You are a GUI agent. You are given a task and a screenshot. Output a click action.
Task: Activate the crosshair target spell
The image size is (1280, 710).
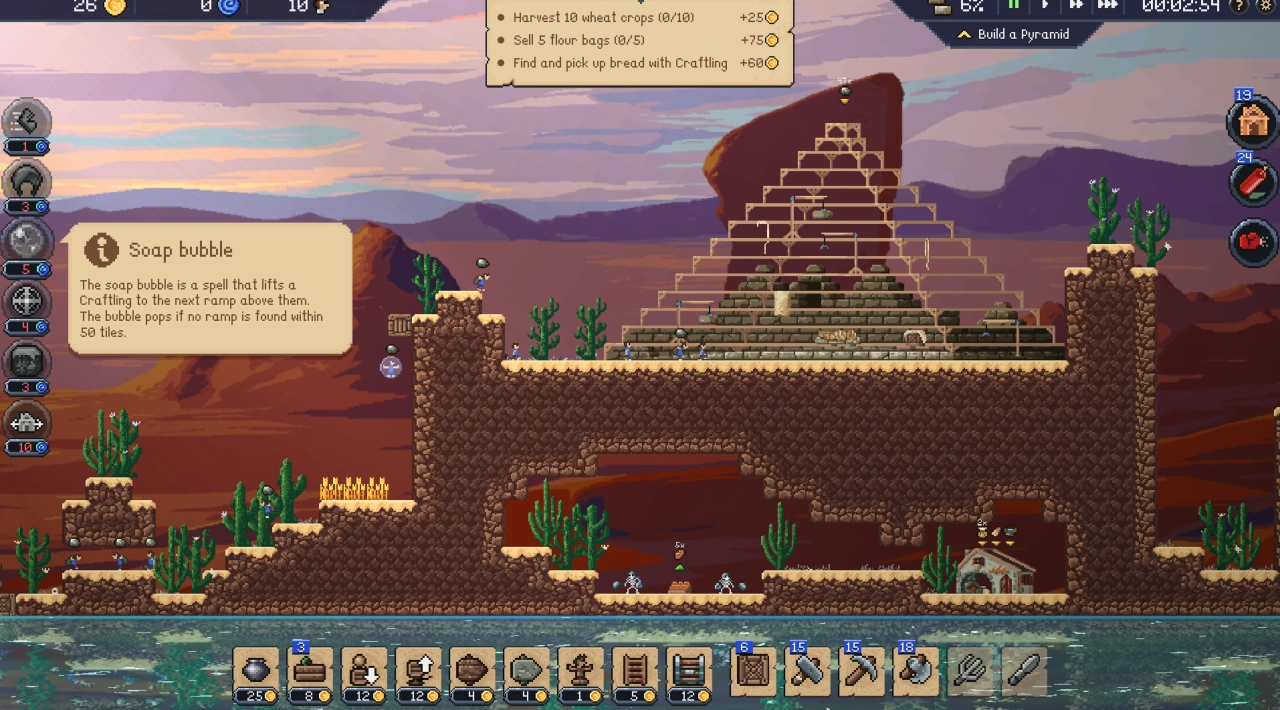pos(27,300)
